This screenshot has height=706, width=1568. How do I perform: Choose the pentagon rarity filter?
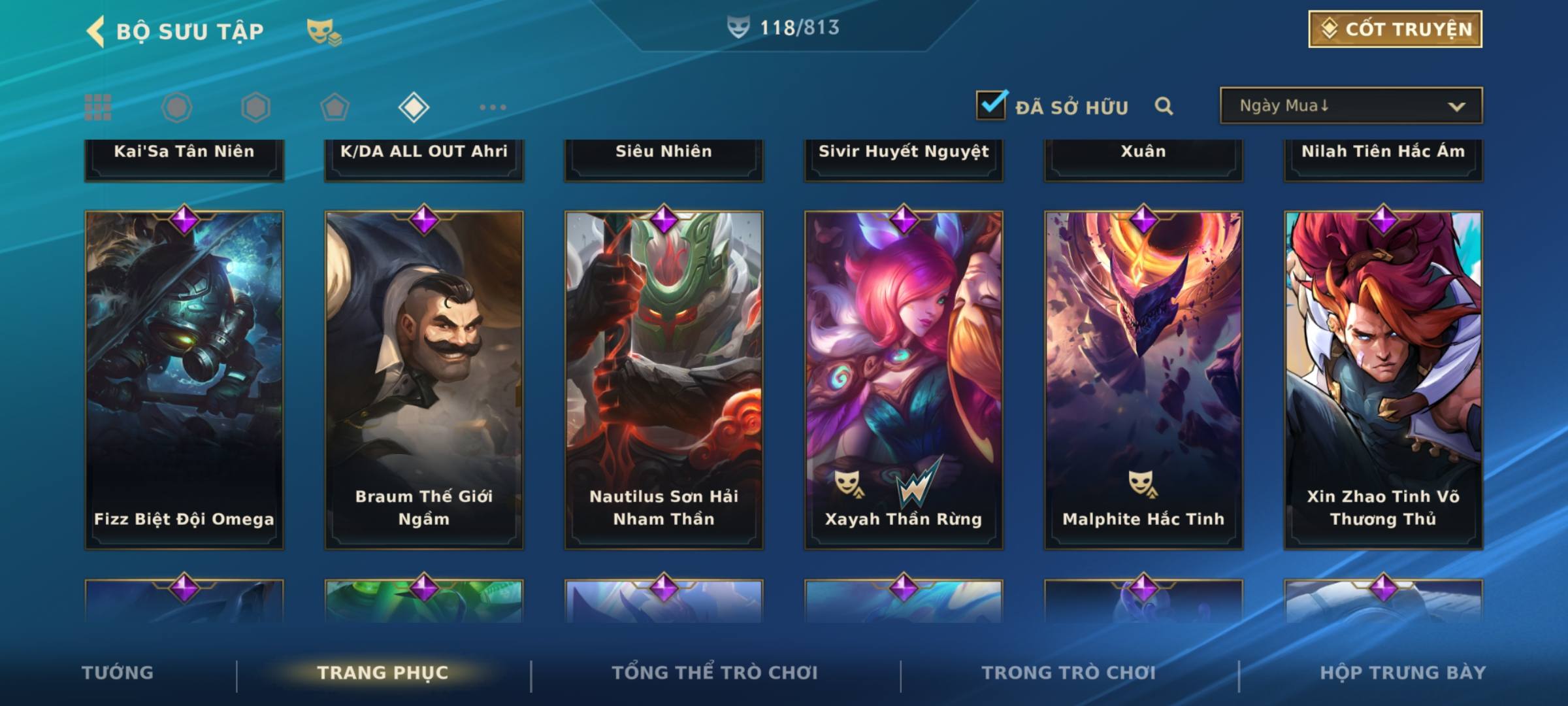tap(335, 107)
